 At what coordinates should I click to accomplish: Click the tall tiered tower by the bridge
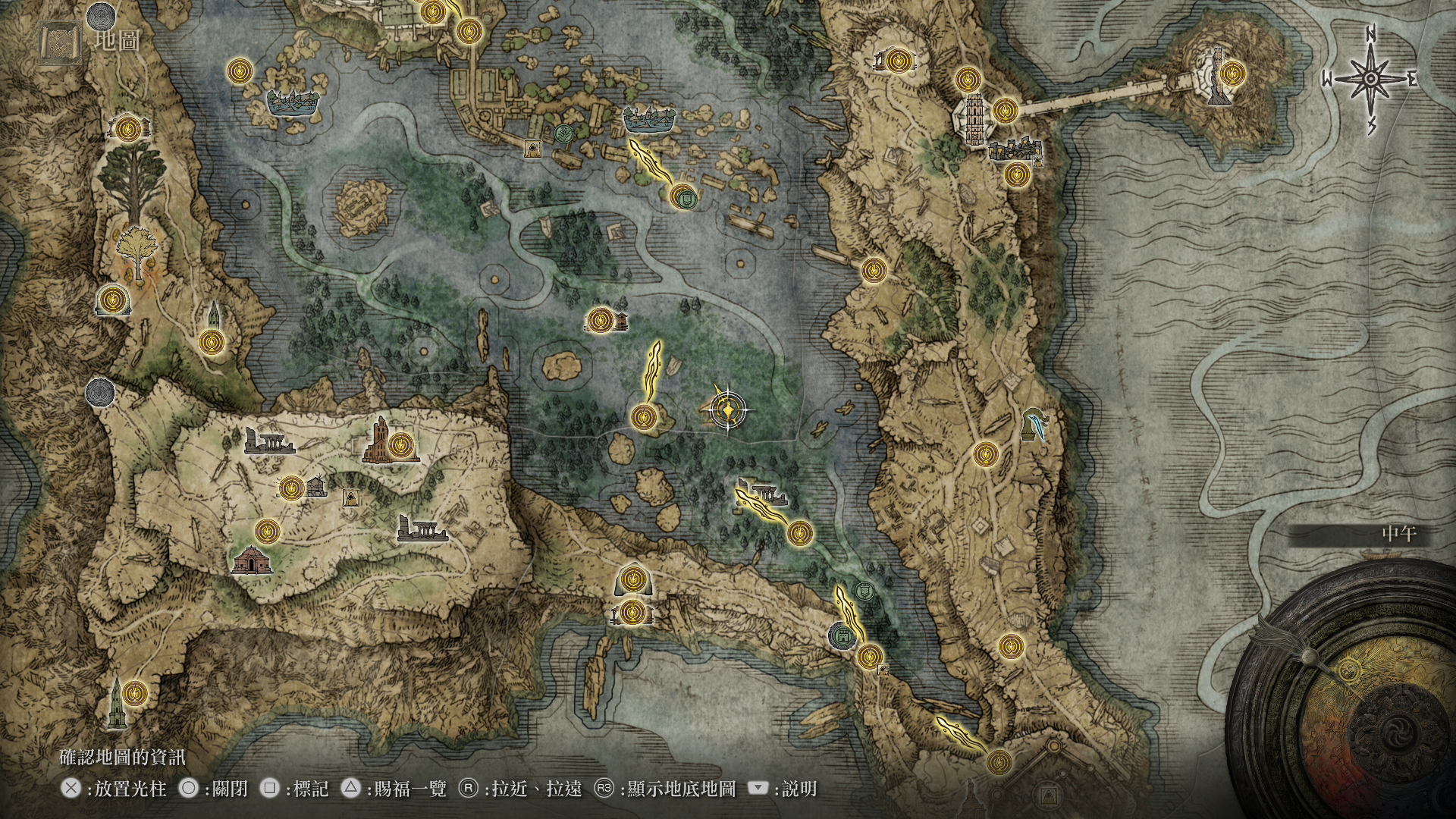tap(971, 120)
